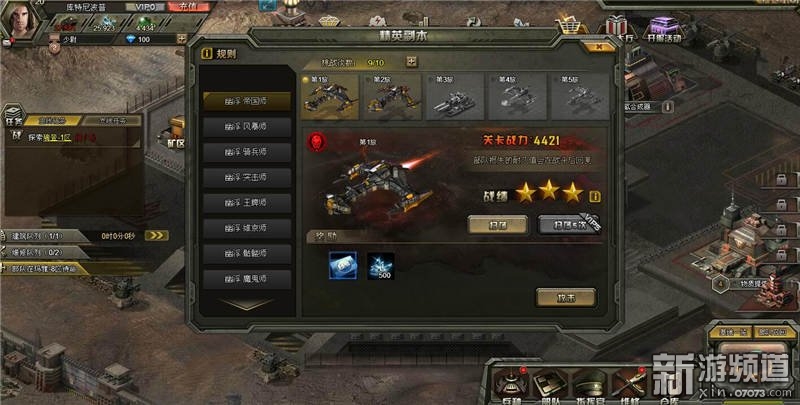The image size is (800, 405).
Task: Open the 规则 rules info
Action: click(x=219, y=54)
